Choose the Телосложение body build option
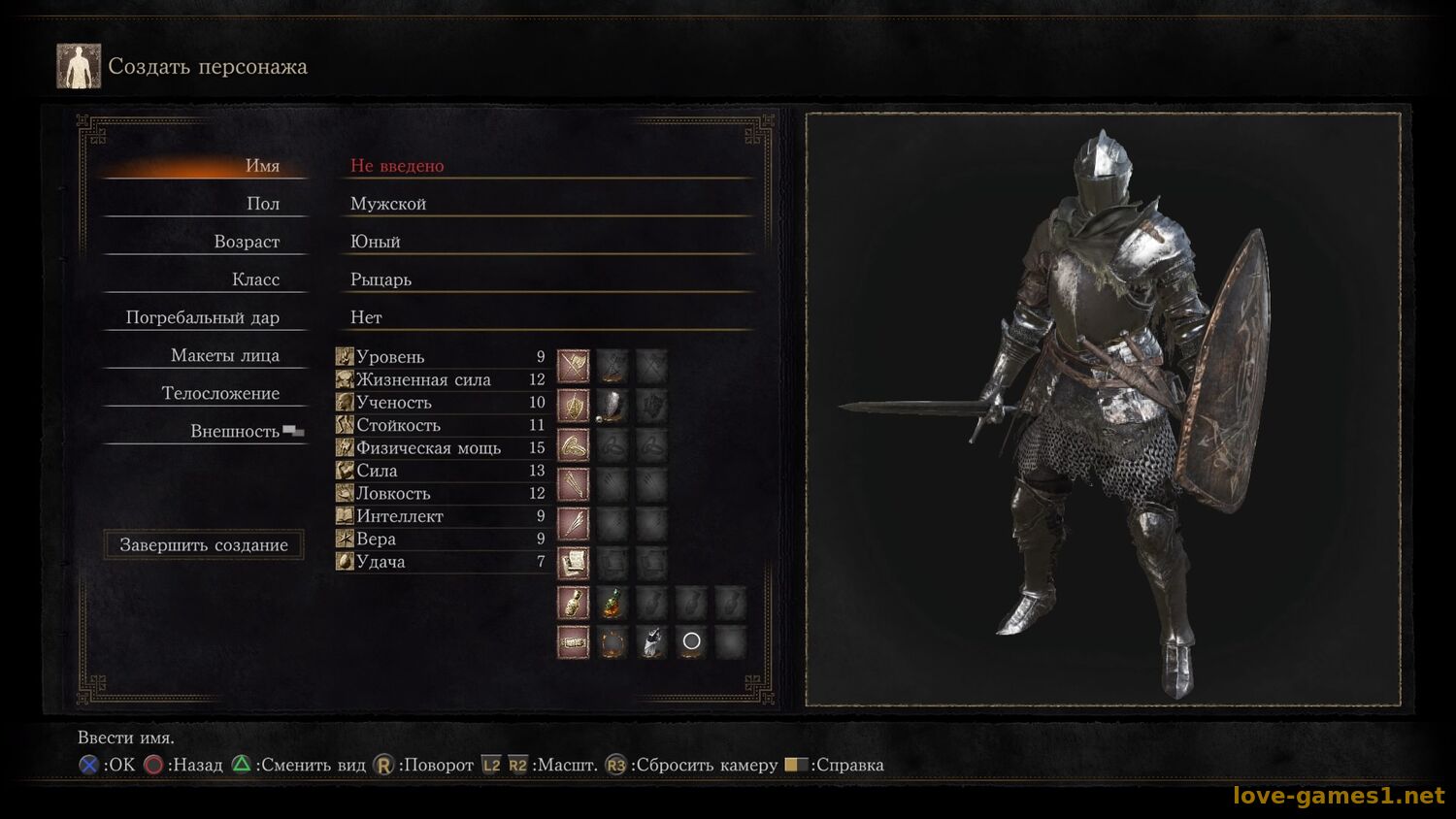The width and height of the screenshot is (1456, 819). (x=220, y=393)
